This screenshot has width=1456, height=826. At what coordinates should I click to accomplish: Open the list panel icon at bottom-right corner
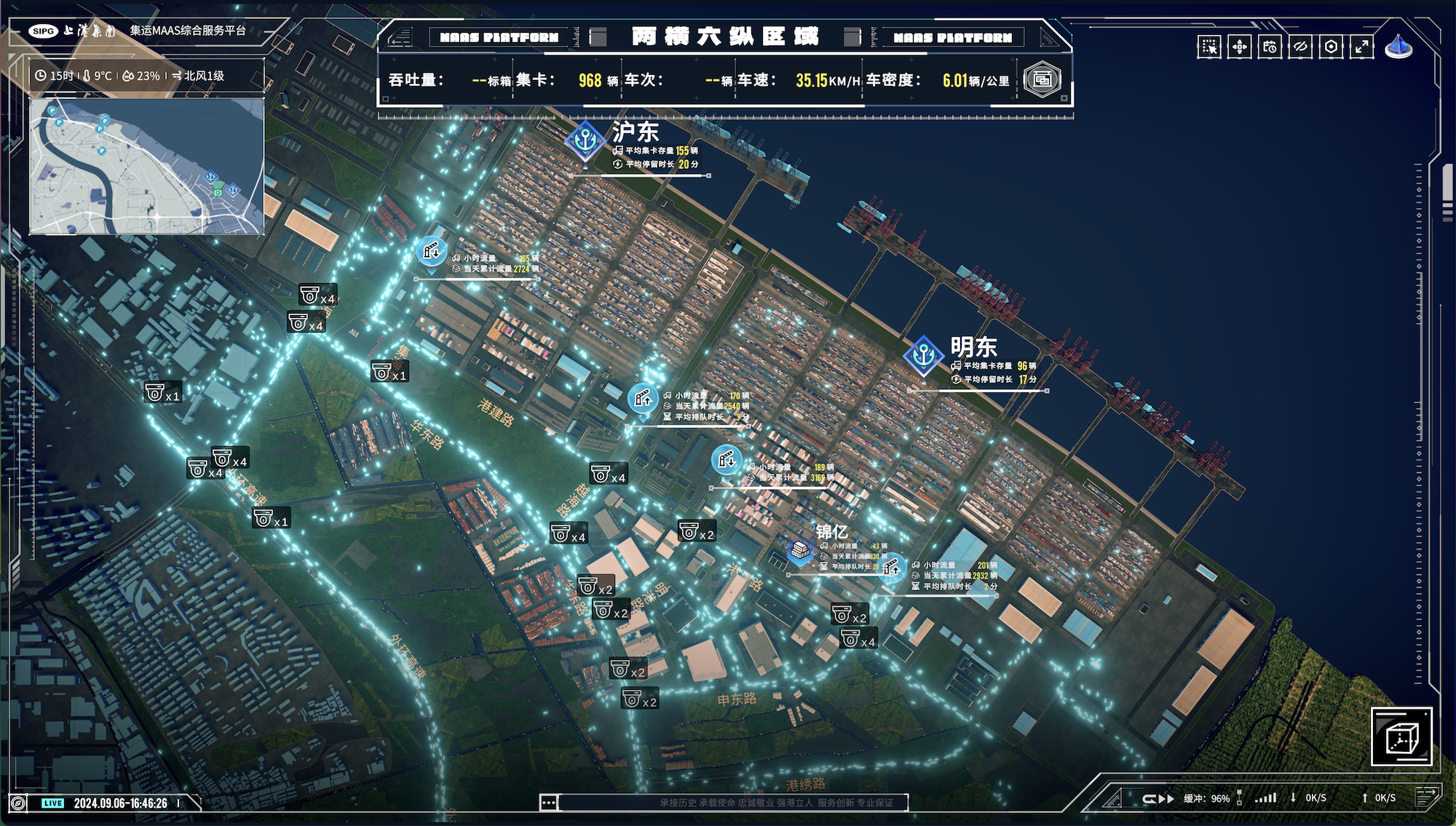pyautogui.click(x=1428, y=795)
